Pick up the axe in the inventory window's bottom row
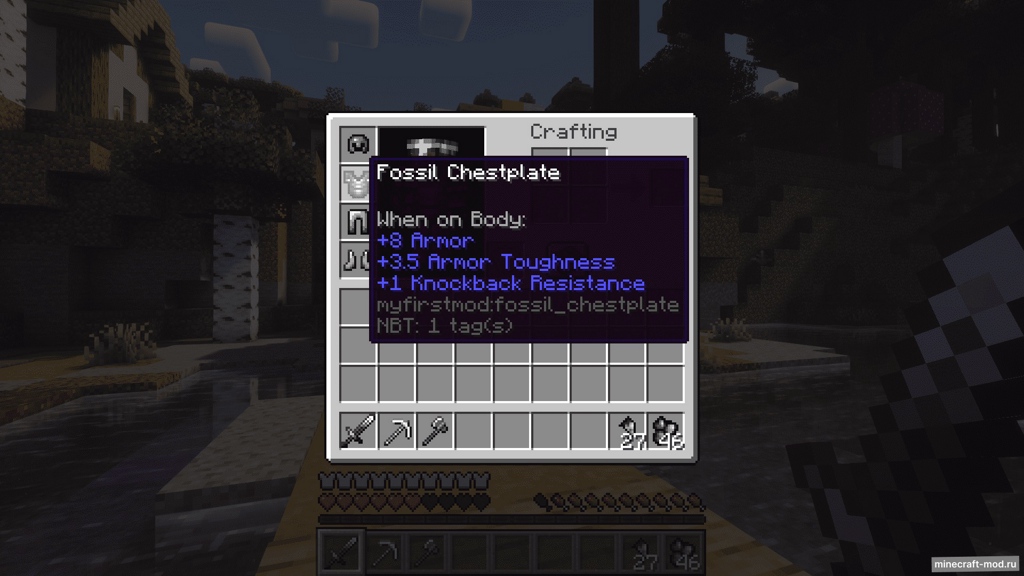This screenshot has height=576, width=1024. point(434,431)
